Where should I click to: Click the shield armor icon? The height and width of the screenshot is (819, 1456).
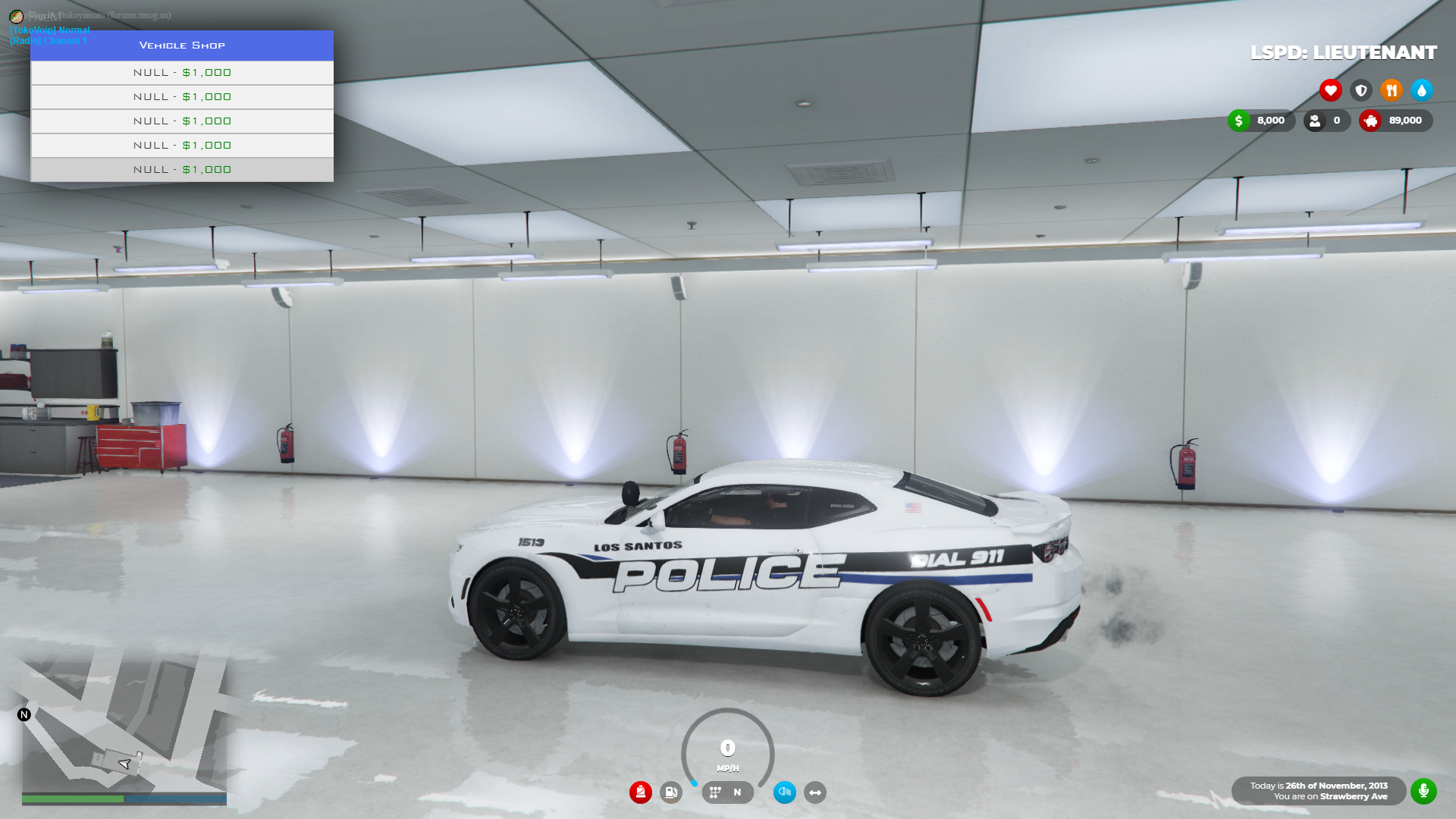1361,90
